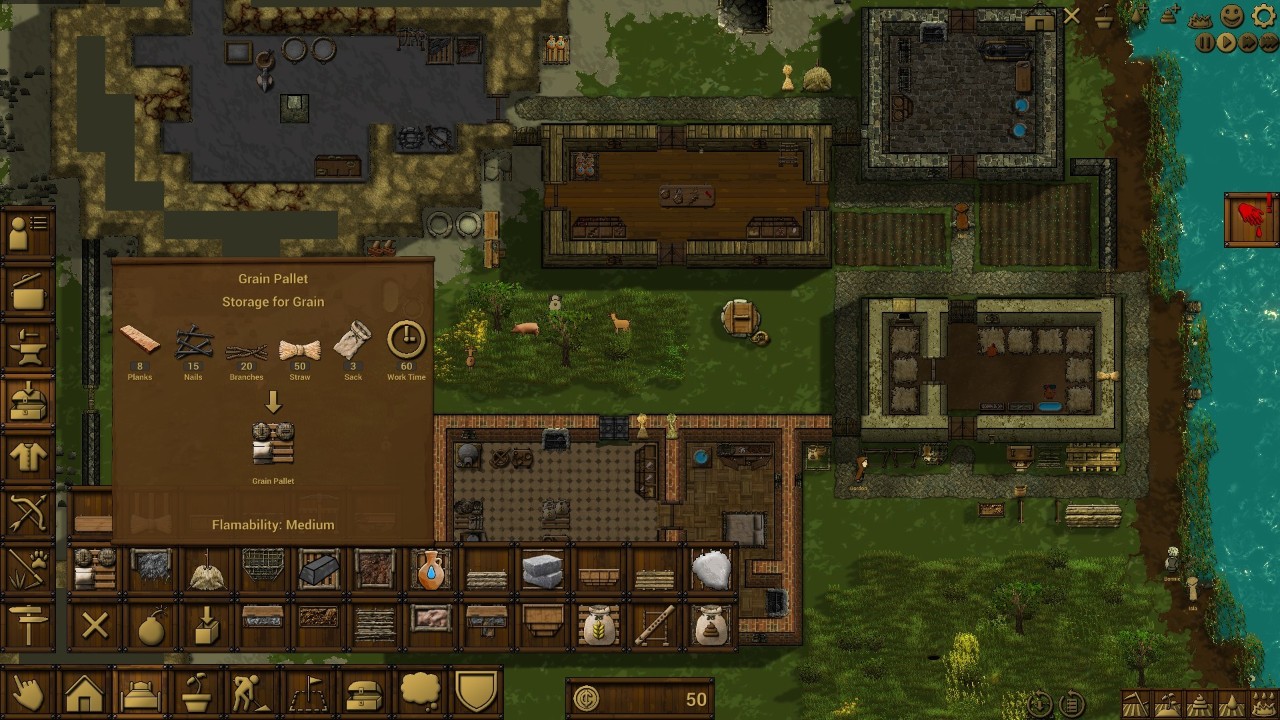Activate the pointing hand select tool
The width and height of the screenshot is (1280, 720).
(x=29, y=692)
